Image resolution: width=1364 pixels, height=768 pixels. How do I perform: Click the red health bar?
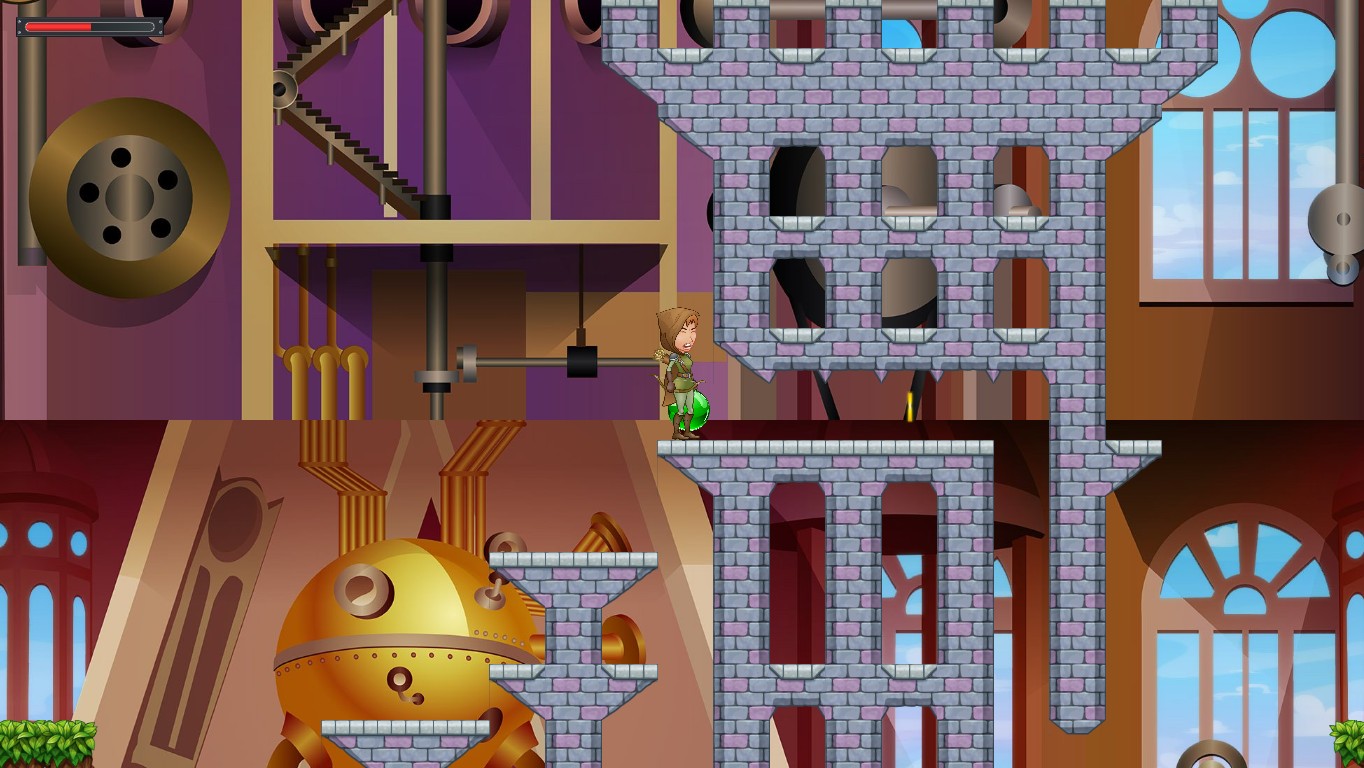60,27
